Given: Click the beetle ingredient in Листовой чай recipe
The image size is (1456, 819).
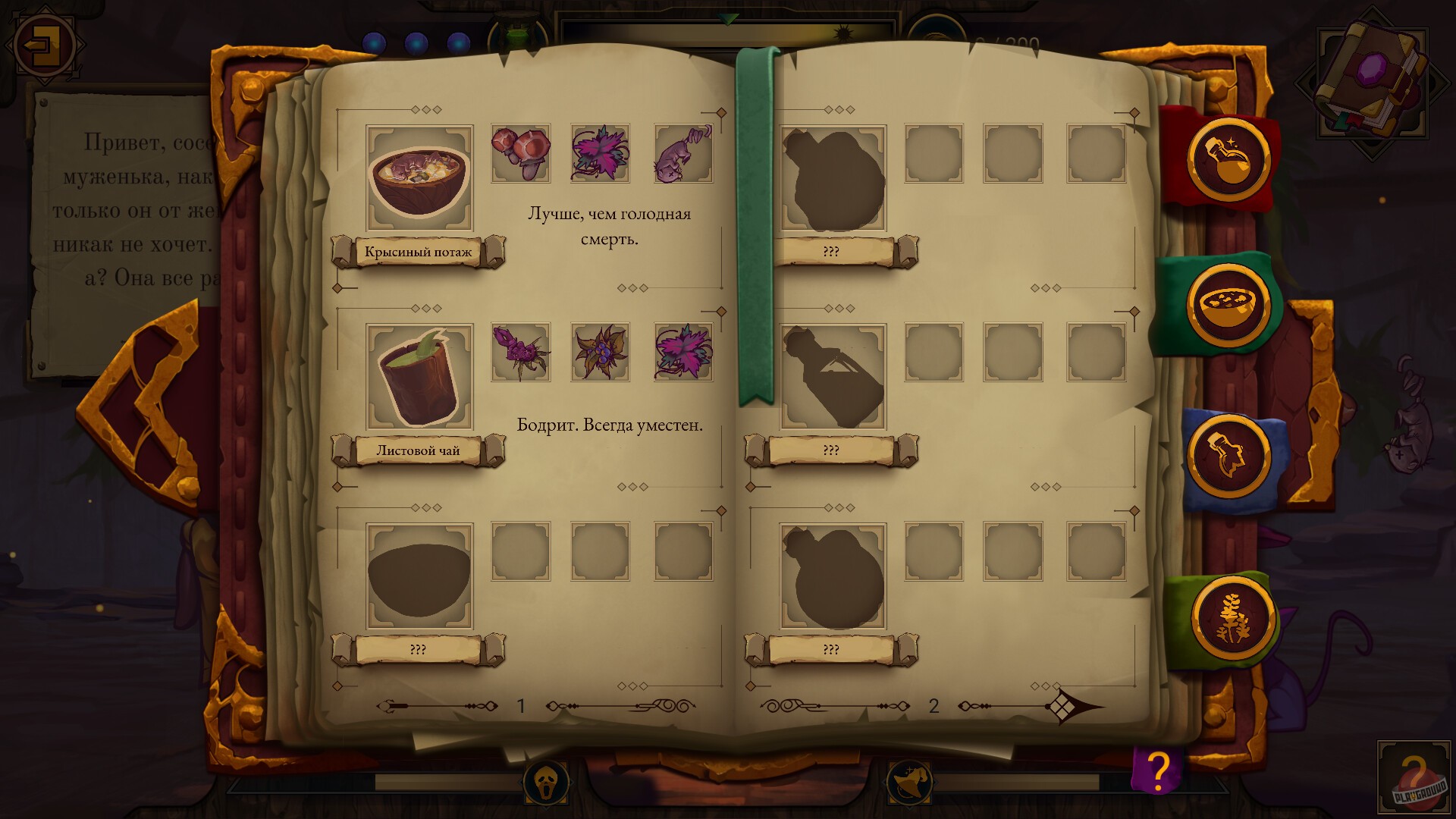Looking at the screenshot, I should pos(520,353).
